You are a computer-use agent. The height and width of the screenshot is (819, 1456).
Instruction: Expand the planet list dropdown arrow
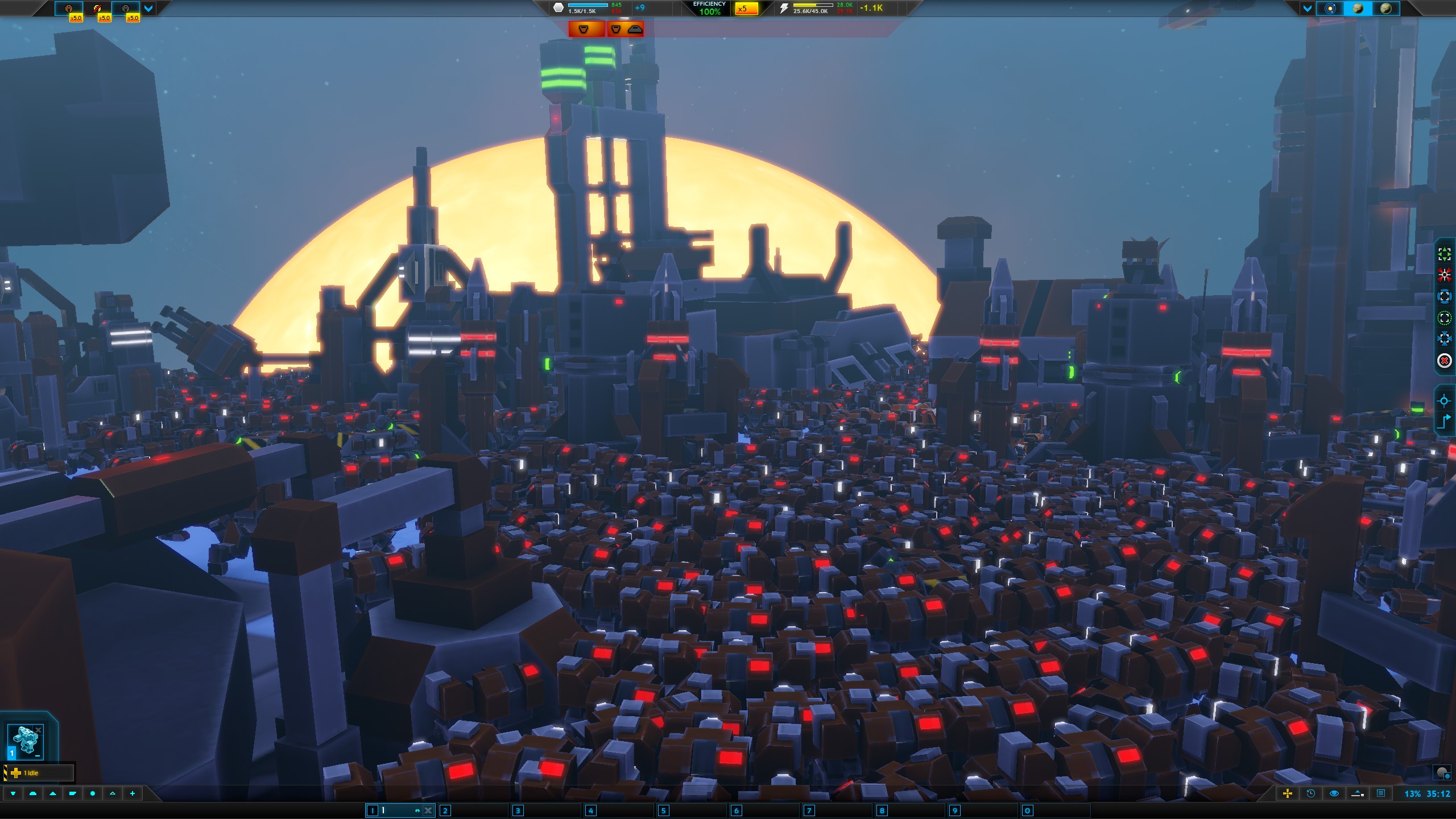(x=1307, y=9)
